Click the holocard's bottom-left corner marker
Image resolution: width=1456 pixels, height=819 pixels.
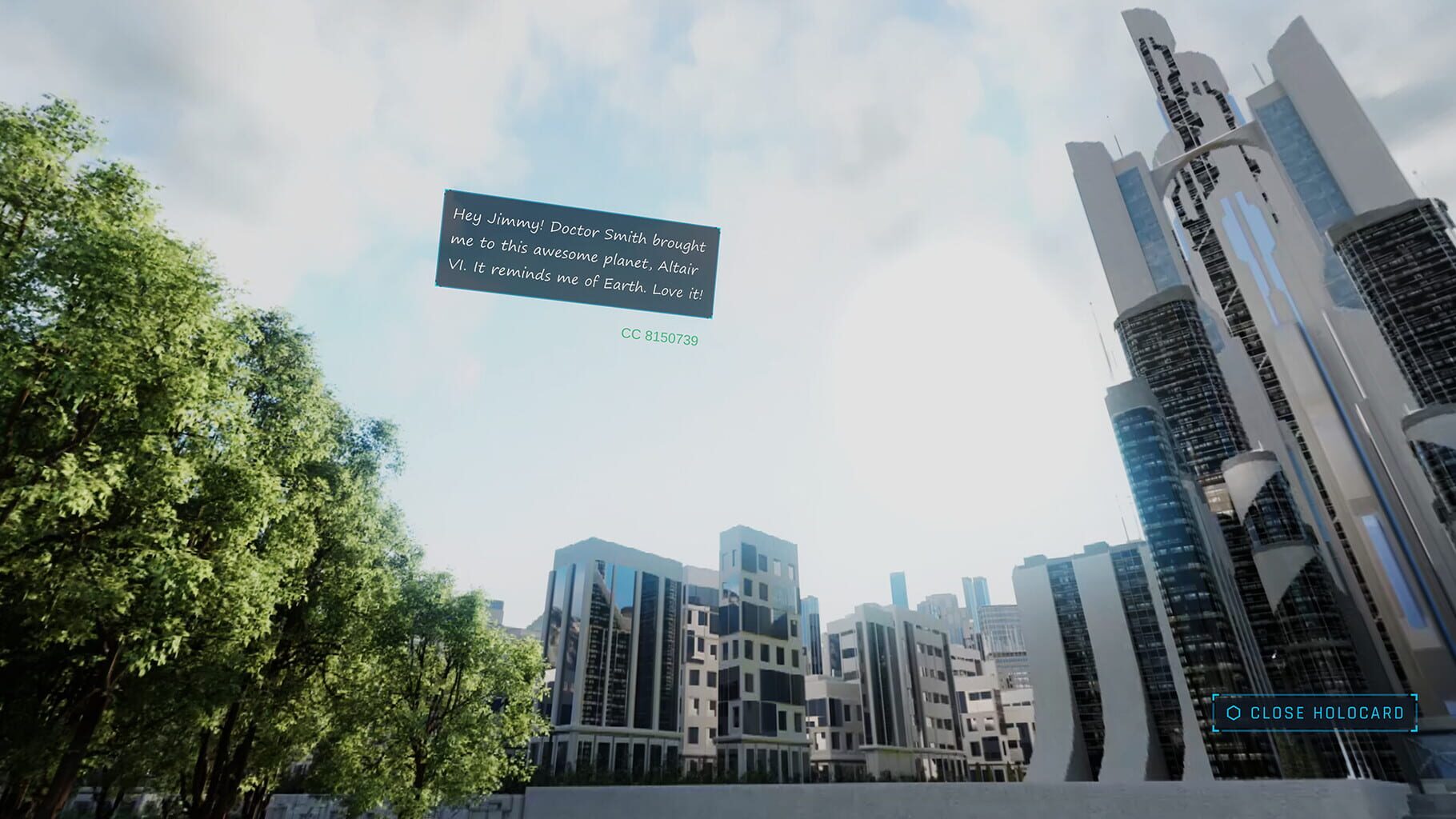[x=439, y=284]
